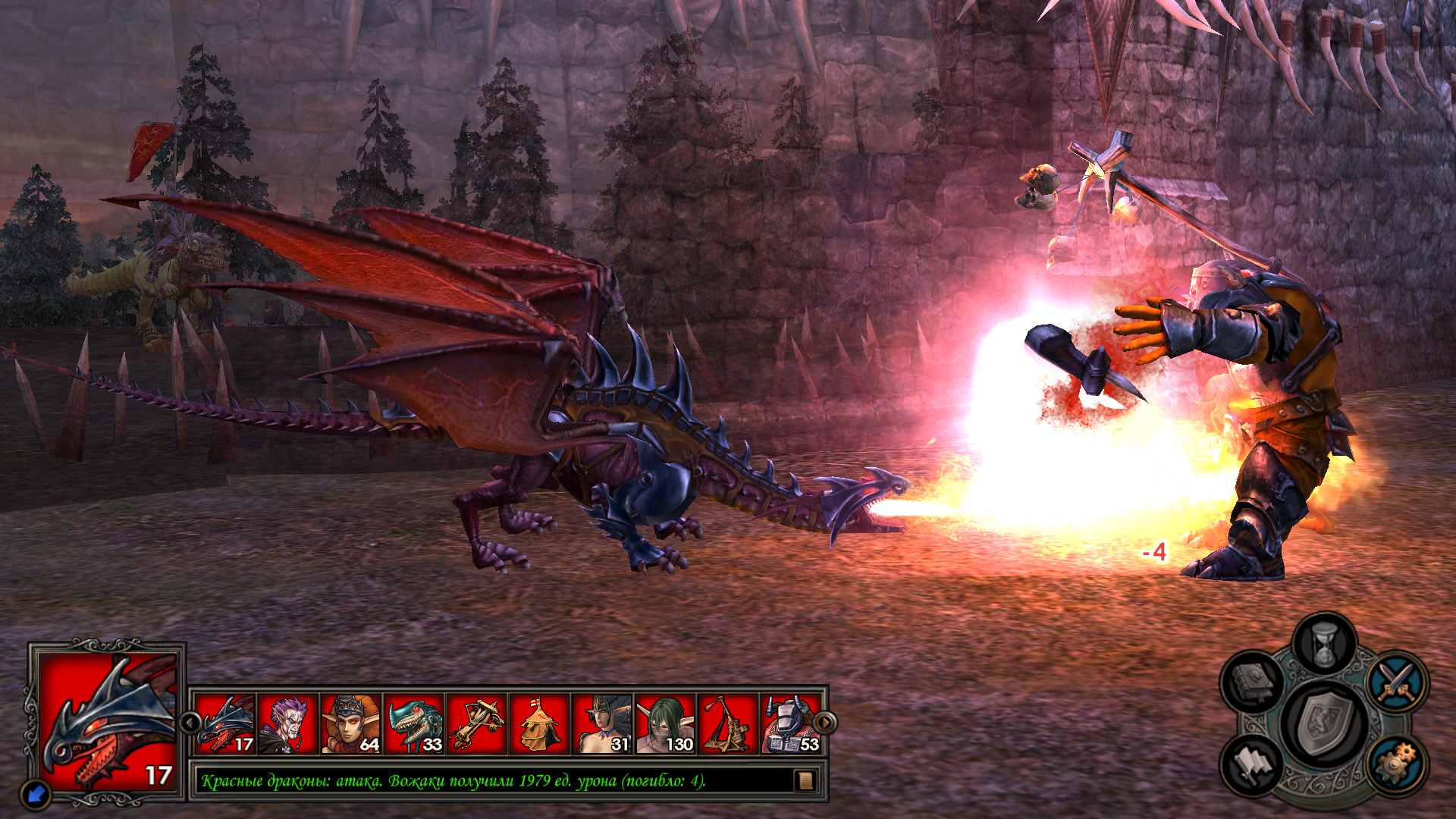Click the blue arrow below the dragon portrait
This screenshot has height=819, width=1456.
point(36,794)
